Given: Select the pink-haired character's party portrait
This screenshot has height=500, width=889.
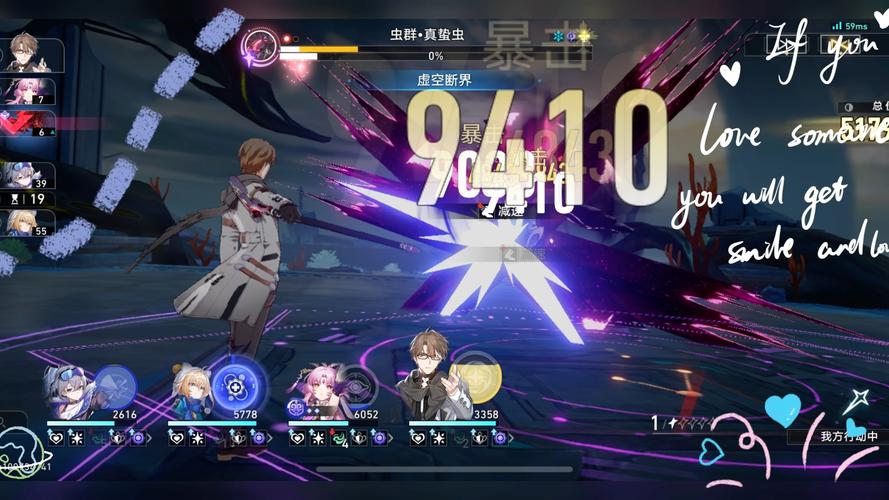Looking at the screenshot, I should tap(315, 390).
